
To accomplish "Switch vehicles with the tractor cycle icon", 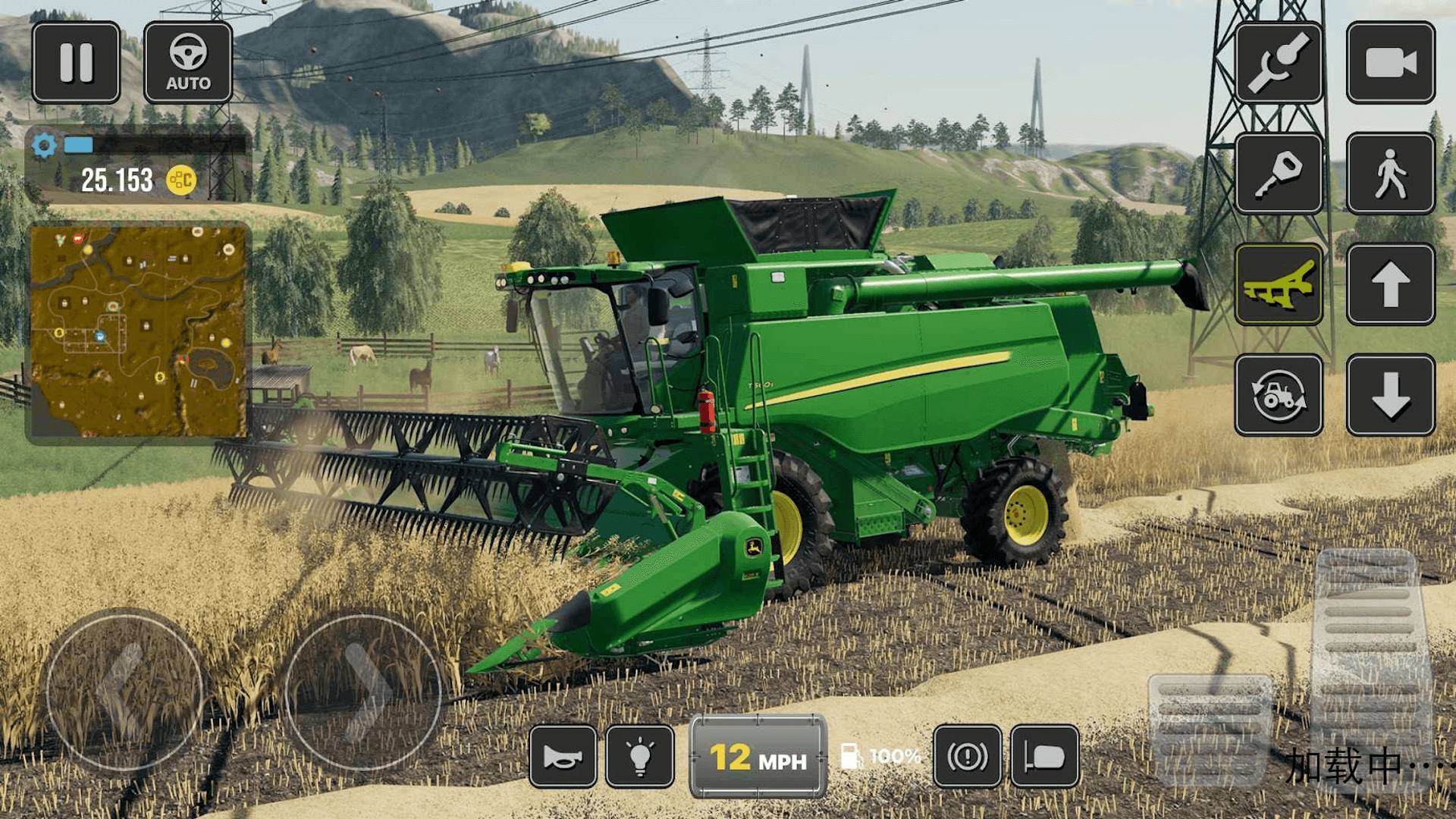I will (1279, 395).
